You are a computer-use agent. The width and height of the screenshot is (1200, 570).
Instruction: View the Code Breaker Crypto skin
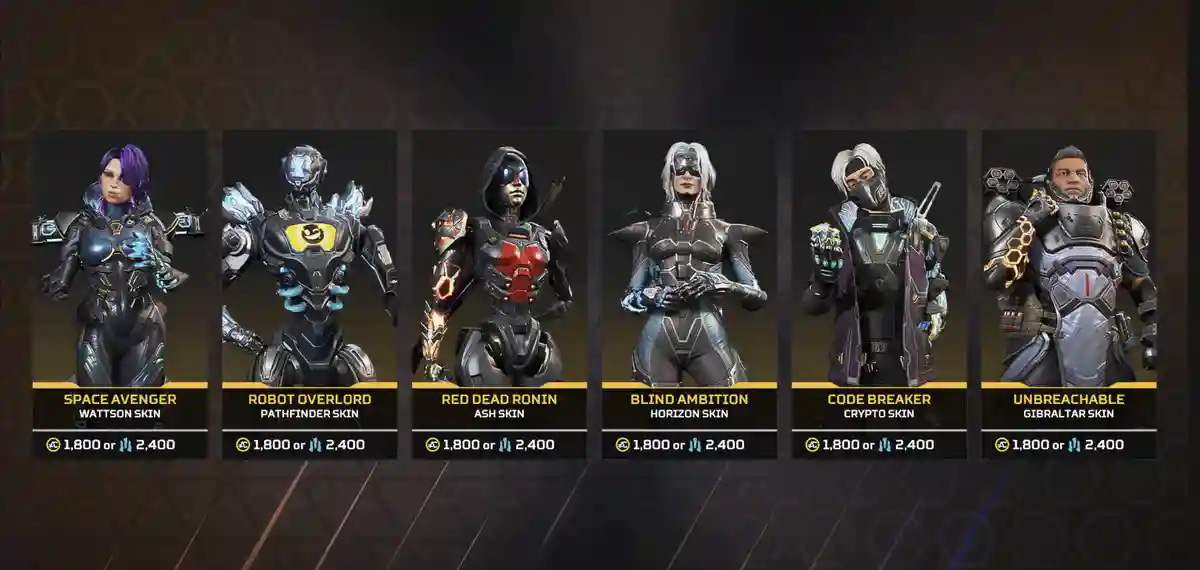(879, 290)
